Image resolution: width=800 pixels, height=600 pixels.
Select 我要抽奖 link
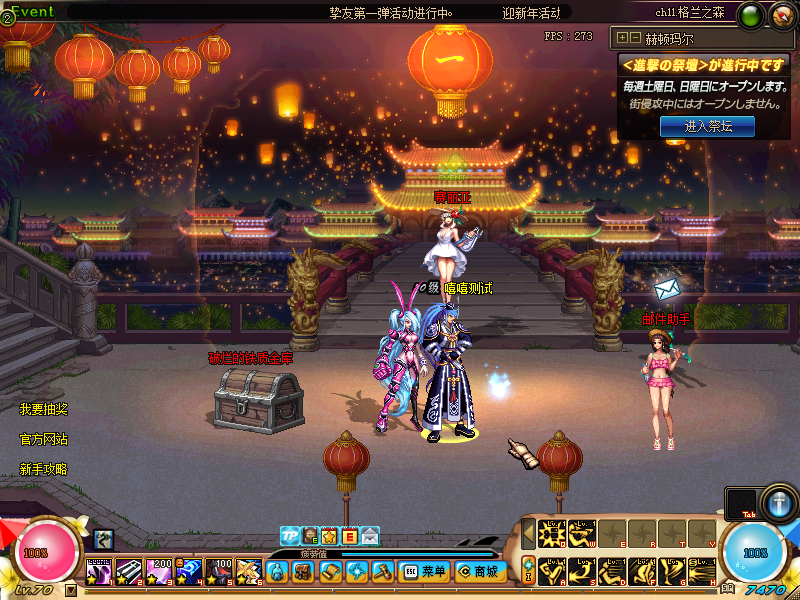(44, 410)
